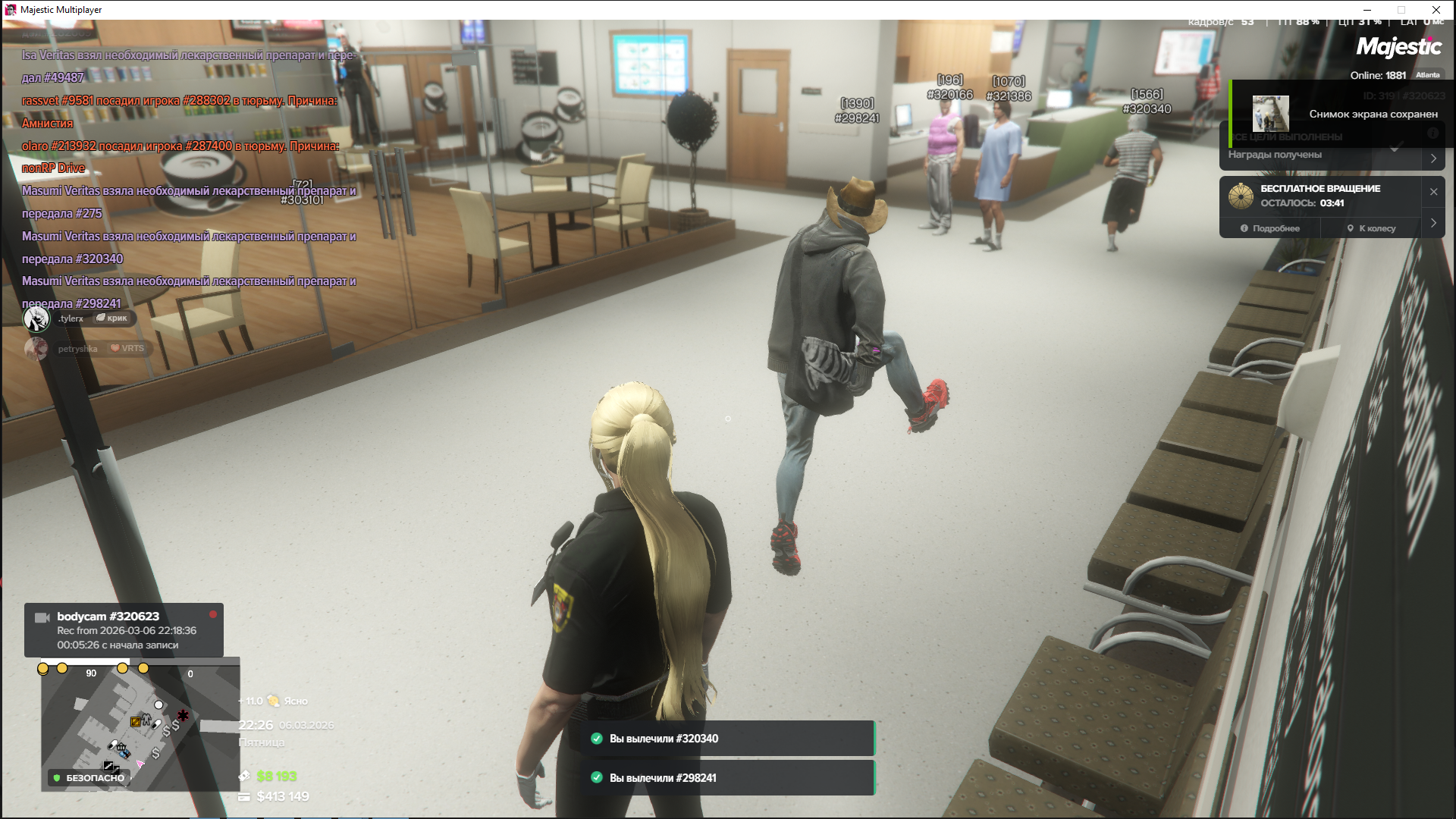
Task: Close the Majestic Multiplayer window
Action: pyautogui.click(x=1436, y=10)
